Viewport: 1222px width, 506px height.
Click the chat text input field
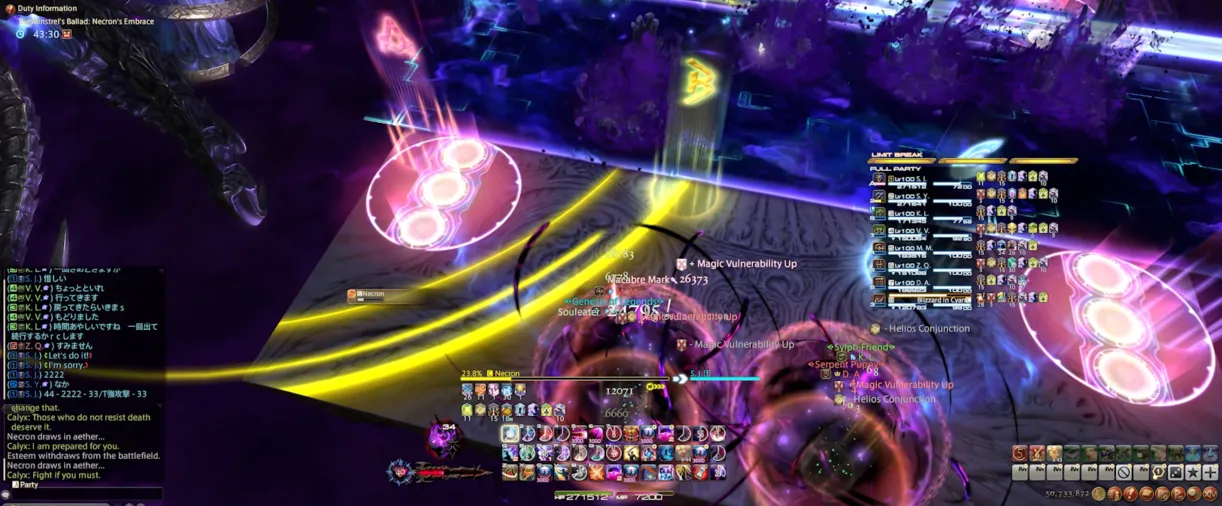(x=85, y=494)
